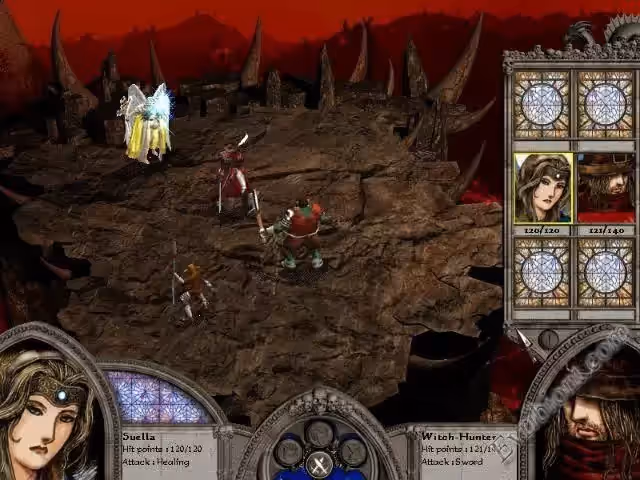Select Suella's small portrait in the party grid
640x480 pixels.
543,187
